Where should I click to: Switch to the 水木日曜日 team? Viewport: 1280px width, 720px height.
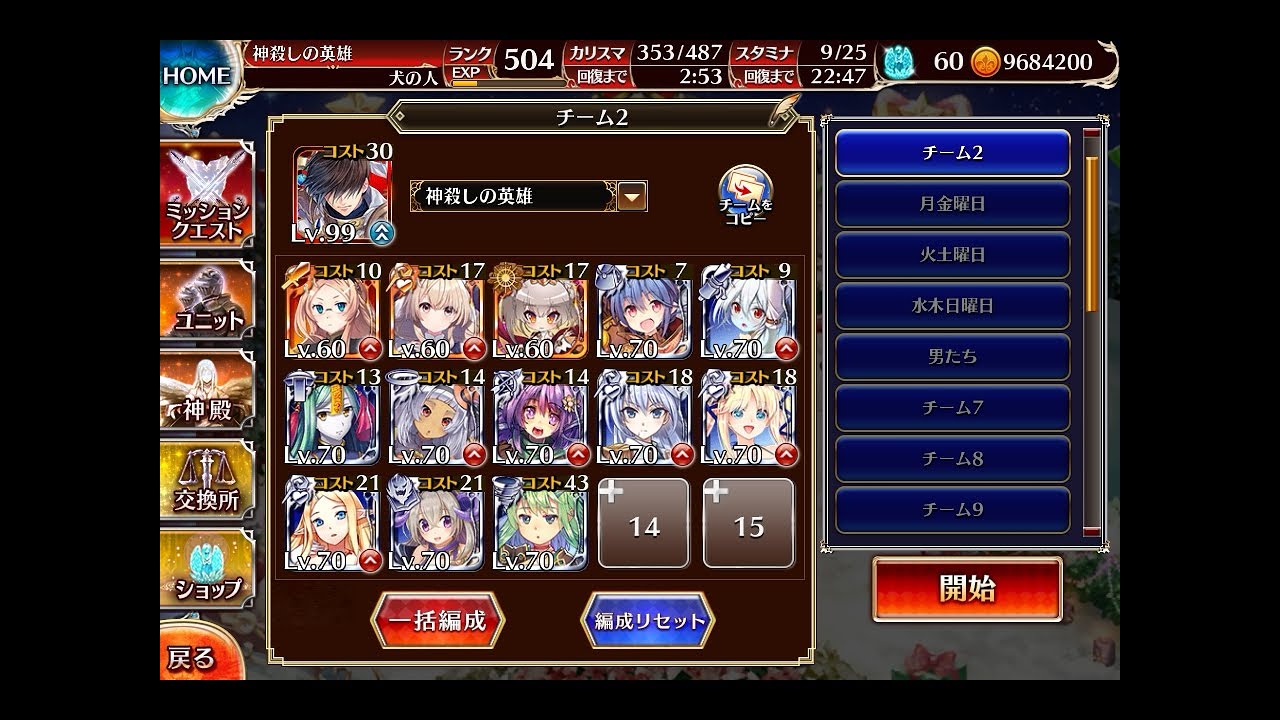point(952,306)
